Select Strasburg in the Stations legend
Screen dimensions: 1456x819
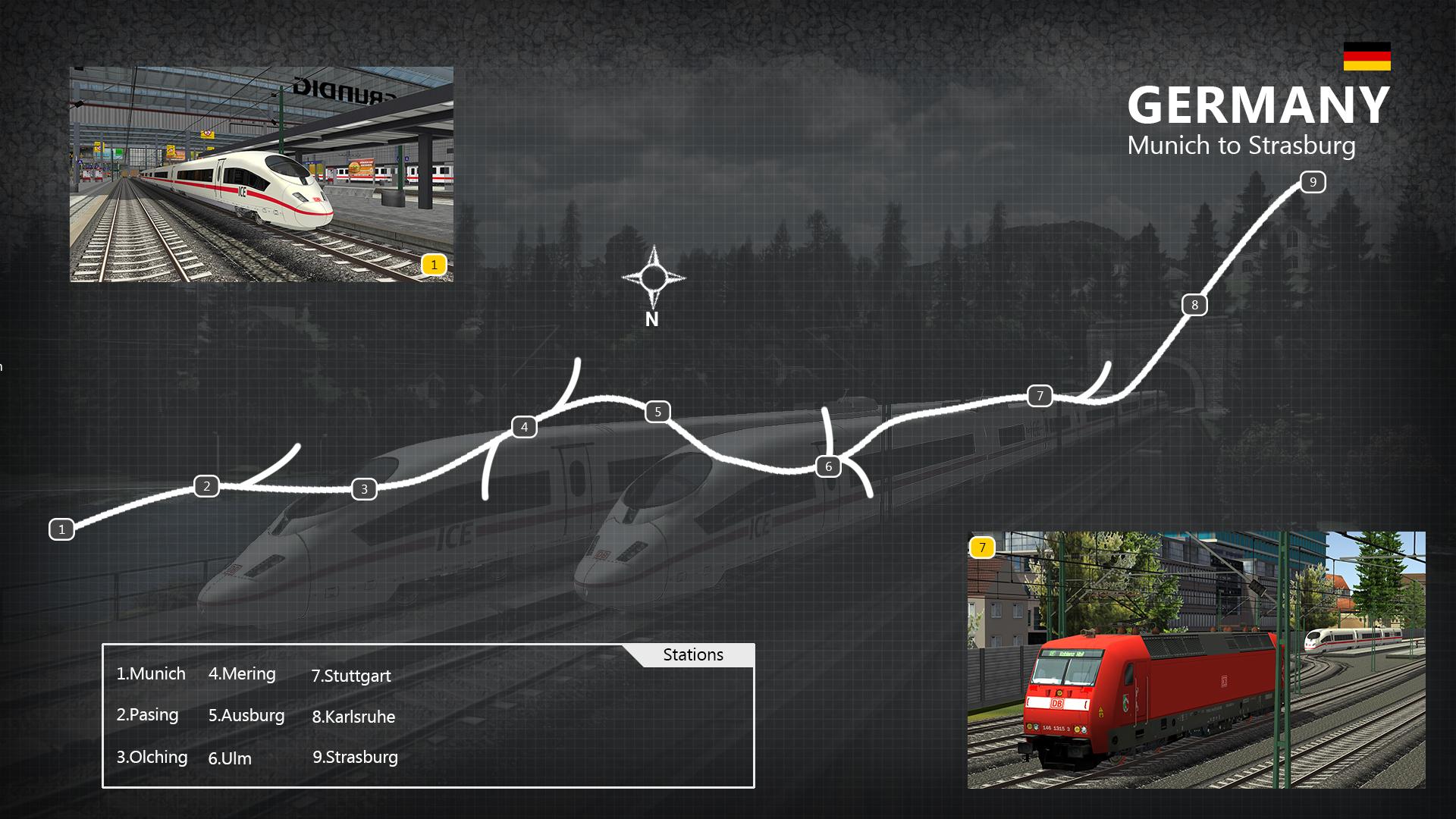tap(355, 757)
